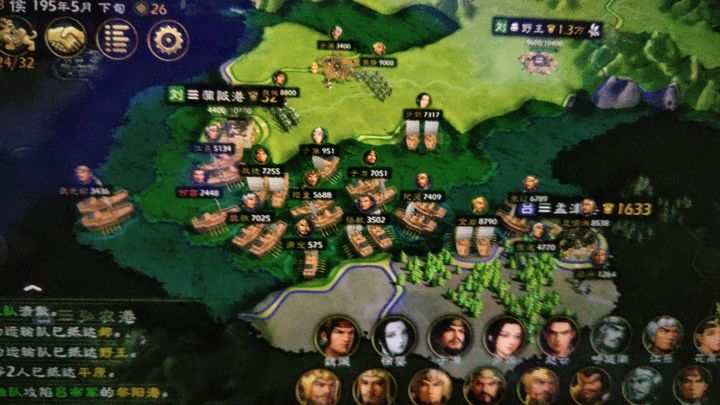Select the pale-faced woman officer portrait
720x405 pixels.
[x=394, y=337]
